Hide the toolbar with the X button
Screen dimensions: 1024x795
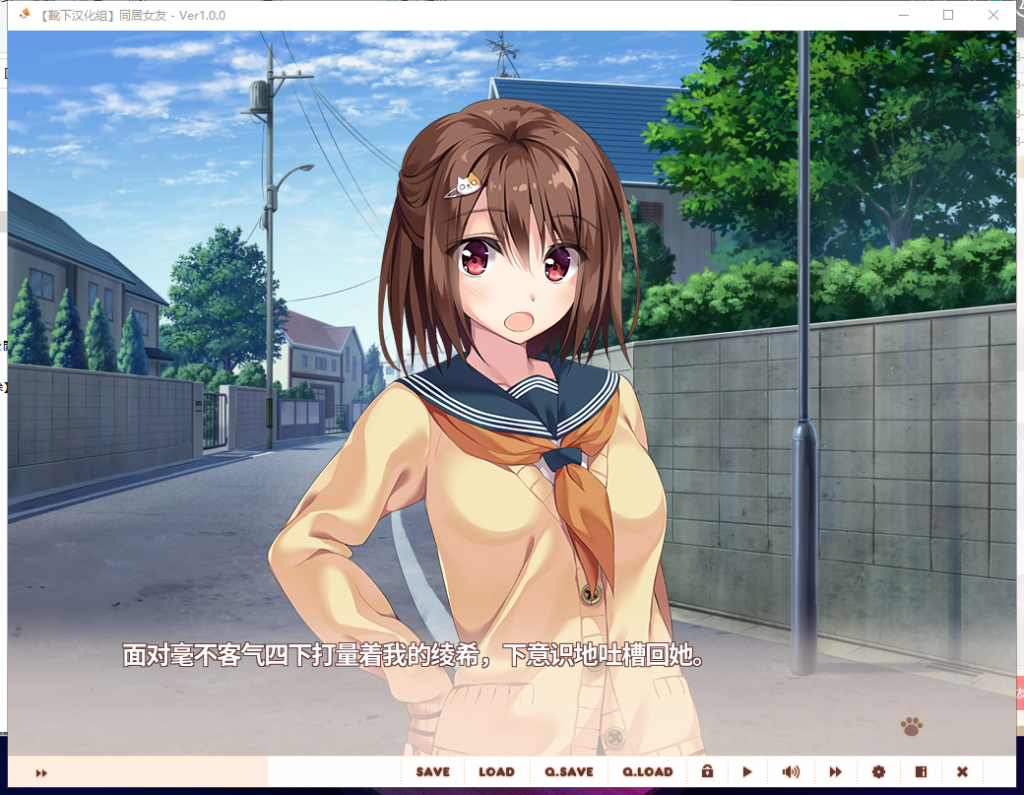coord(962,772)
